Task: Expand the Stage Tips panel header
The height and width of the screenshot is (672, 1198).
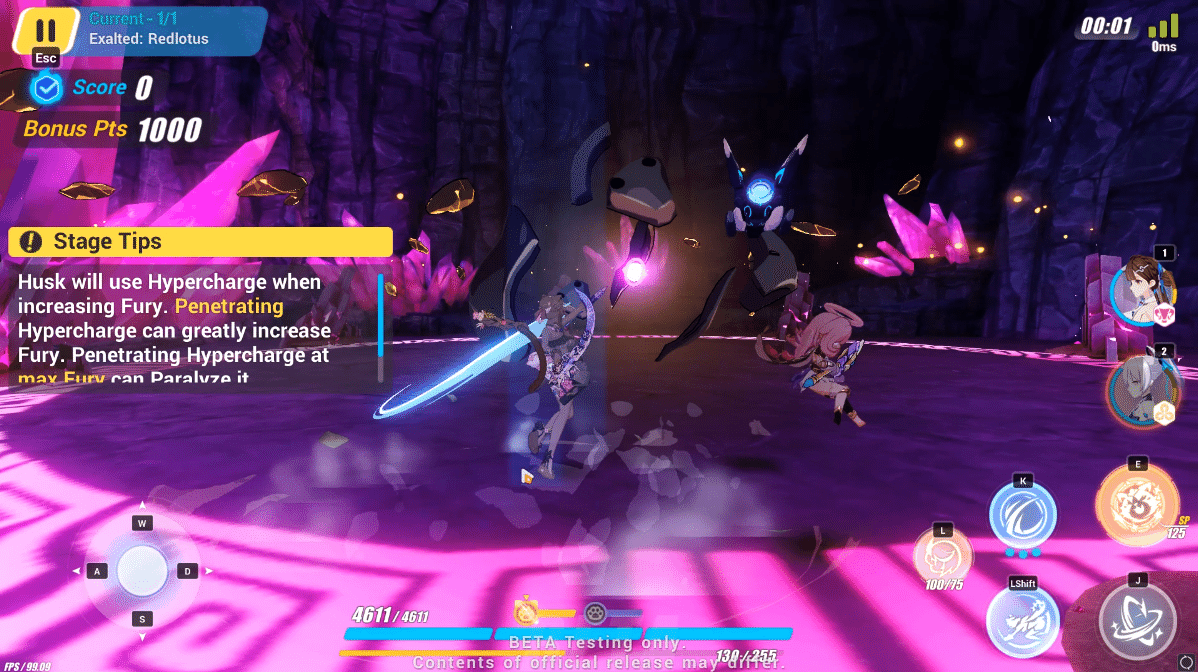Action: 200,241
